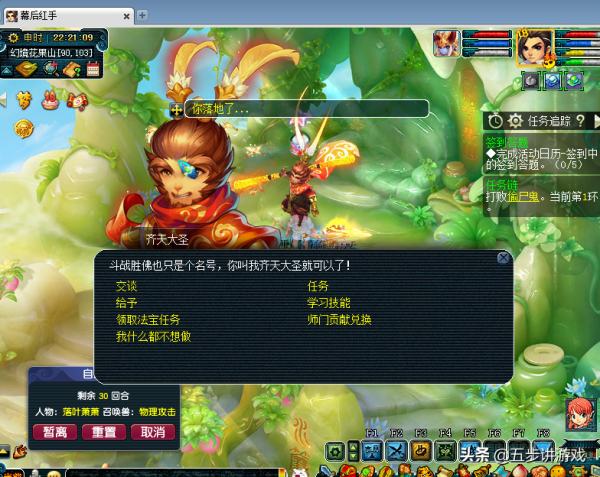
Task: Click the 暂离 button
Action: point(56,432)
